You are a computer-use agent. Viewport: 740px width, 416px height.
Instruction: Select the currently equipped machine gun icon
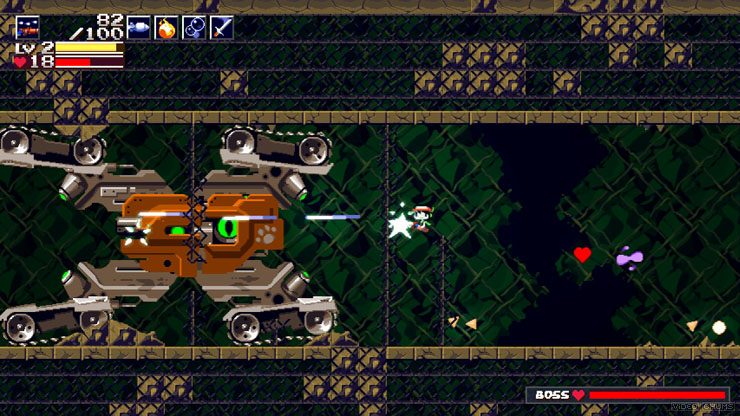pyautogui.click(x=27, y=27)
